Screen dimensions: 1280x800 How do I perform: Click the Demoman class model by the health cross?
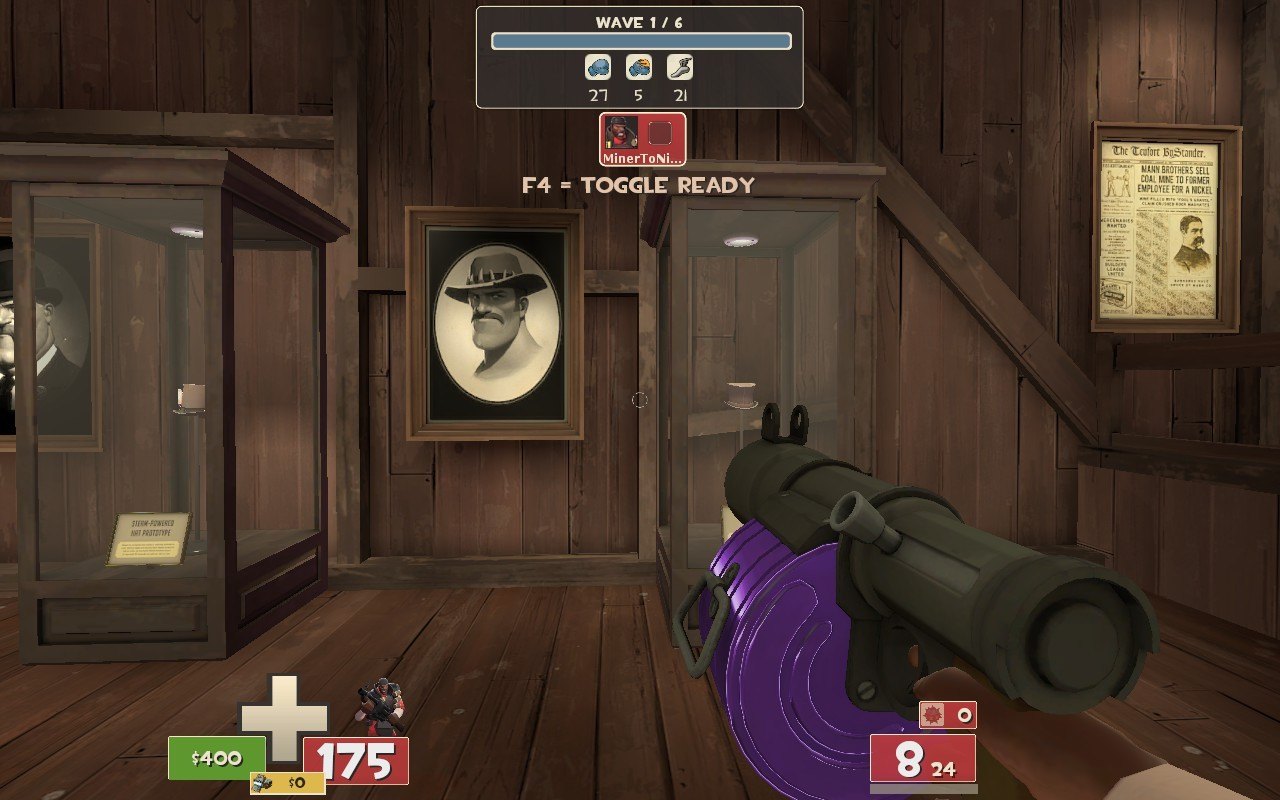378,704
